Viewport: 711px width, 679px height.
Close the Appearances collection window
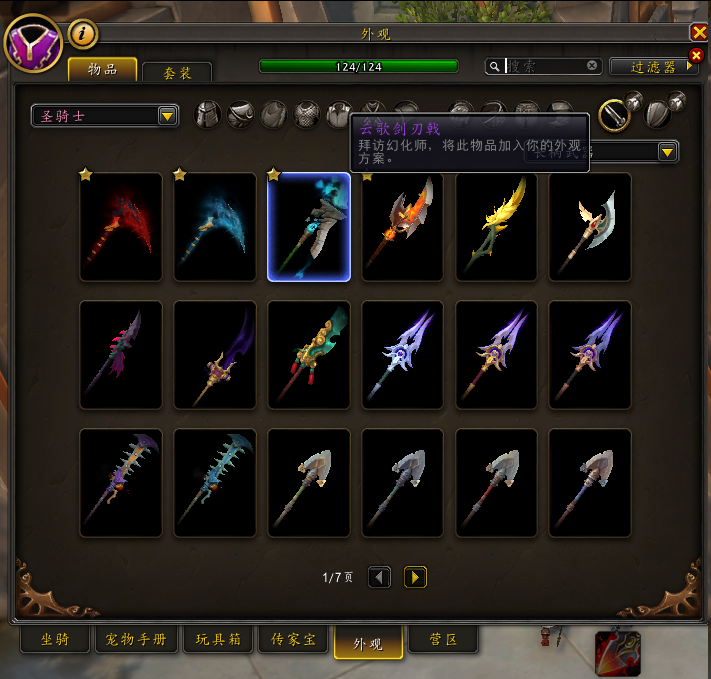point(699,32)
